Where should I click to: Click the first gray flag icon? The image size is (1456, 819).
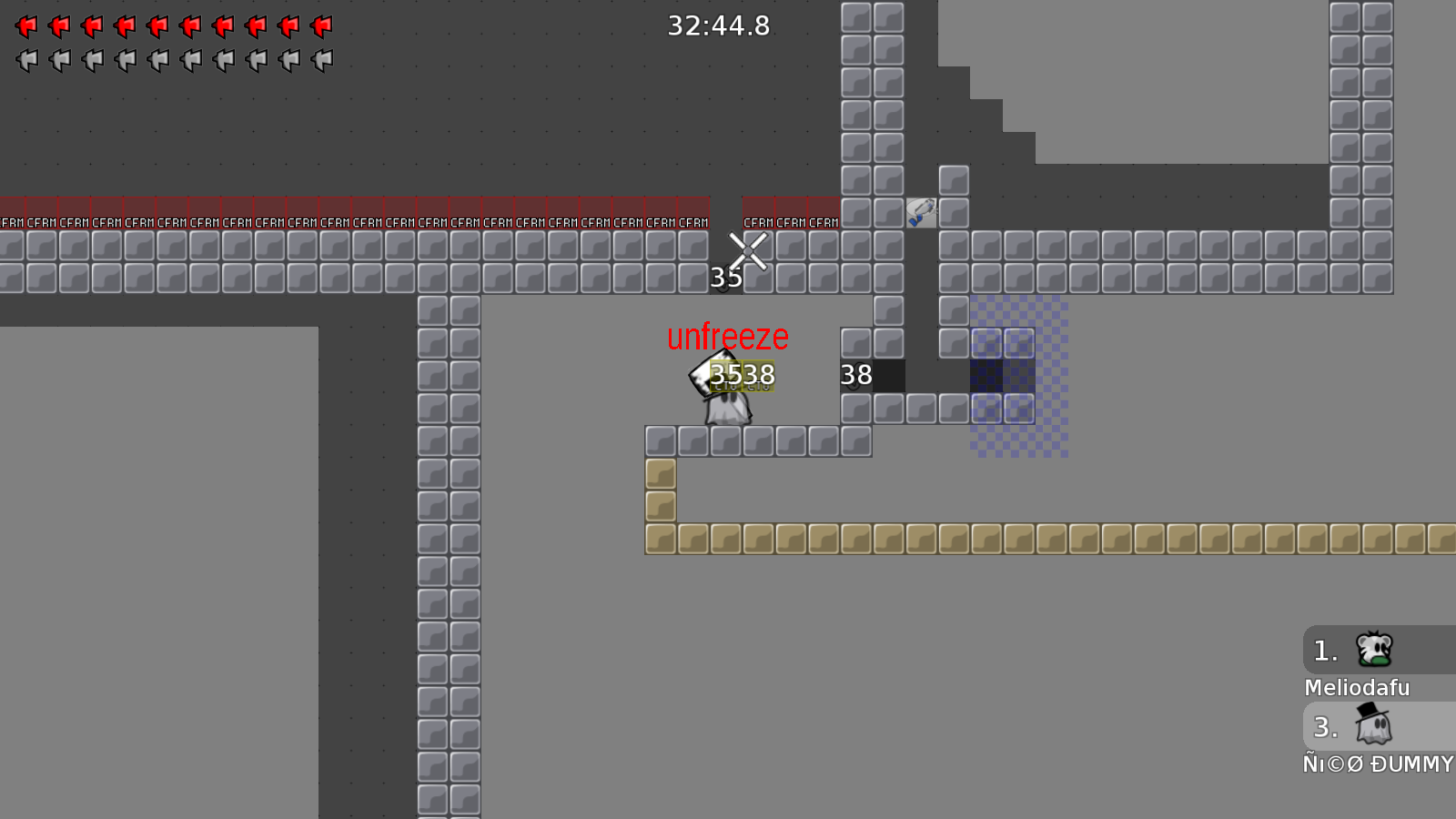pos(27,59)
